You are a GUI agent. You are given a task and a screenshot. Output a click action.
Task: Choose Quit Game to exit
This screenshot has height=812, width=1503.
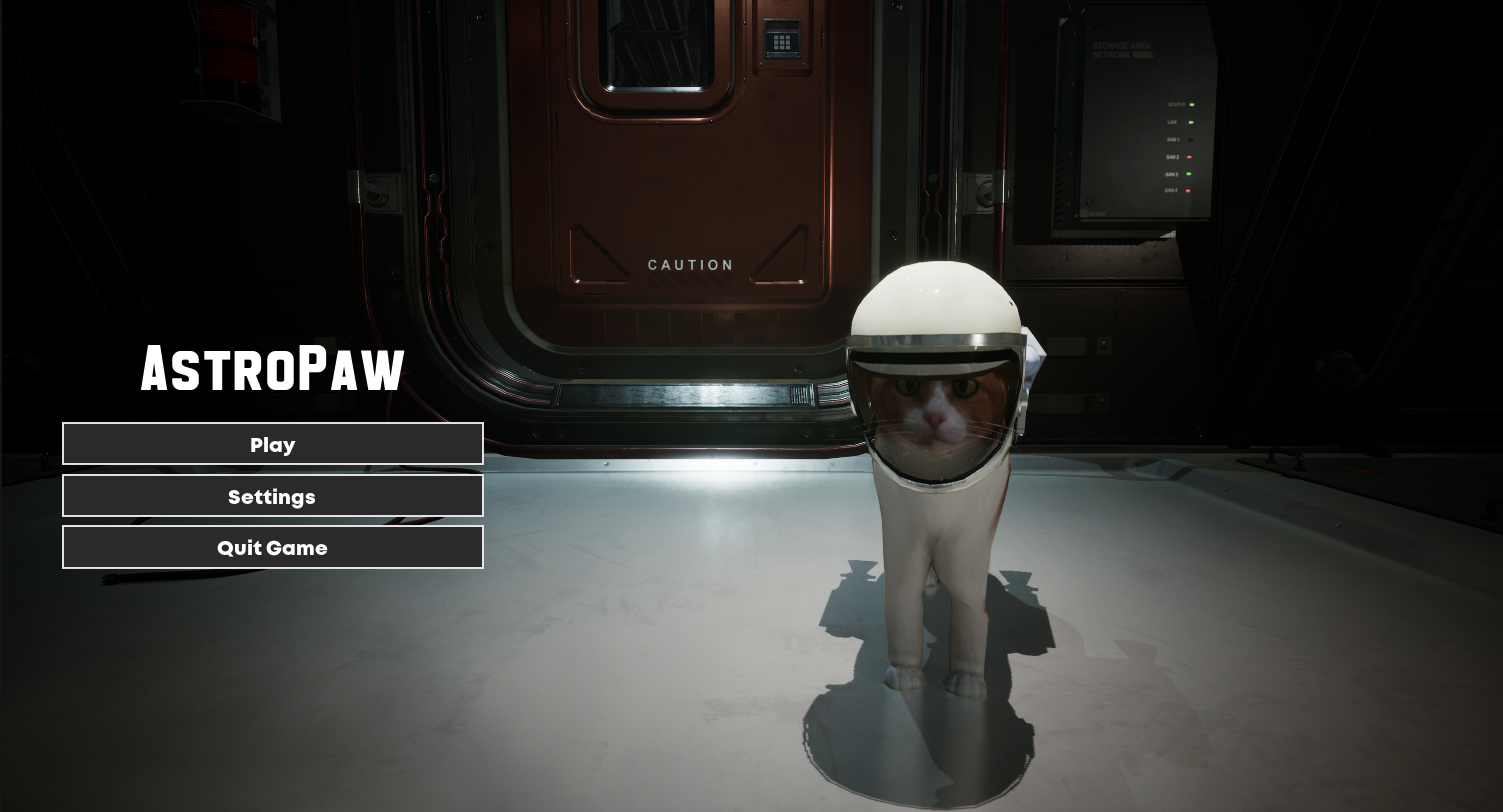pyautogui.click(x=272, y=547)
